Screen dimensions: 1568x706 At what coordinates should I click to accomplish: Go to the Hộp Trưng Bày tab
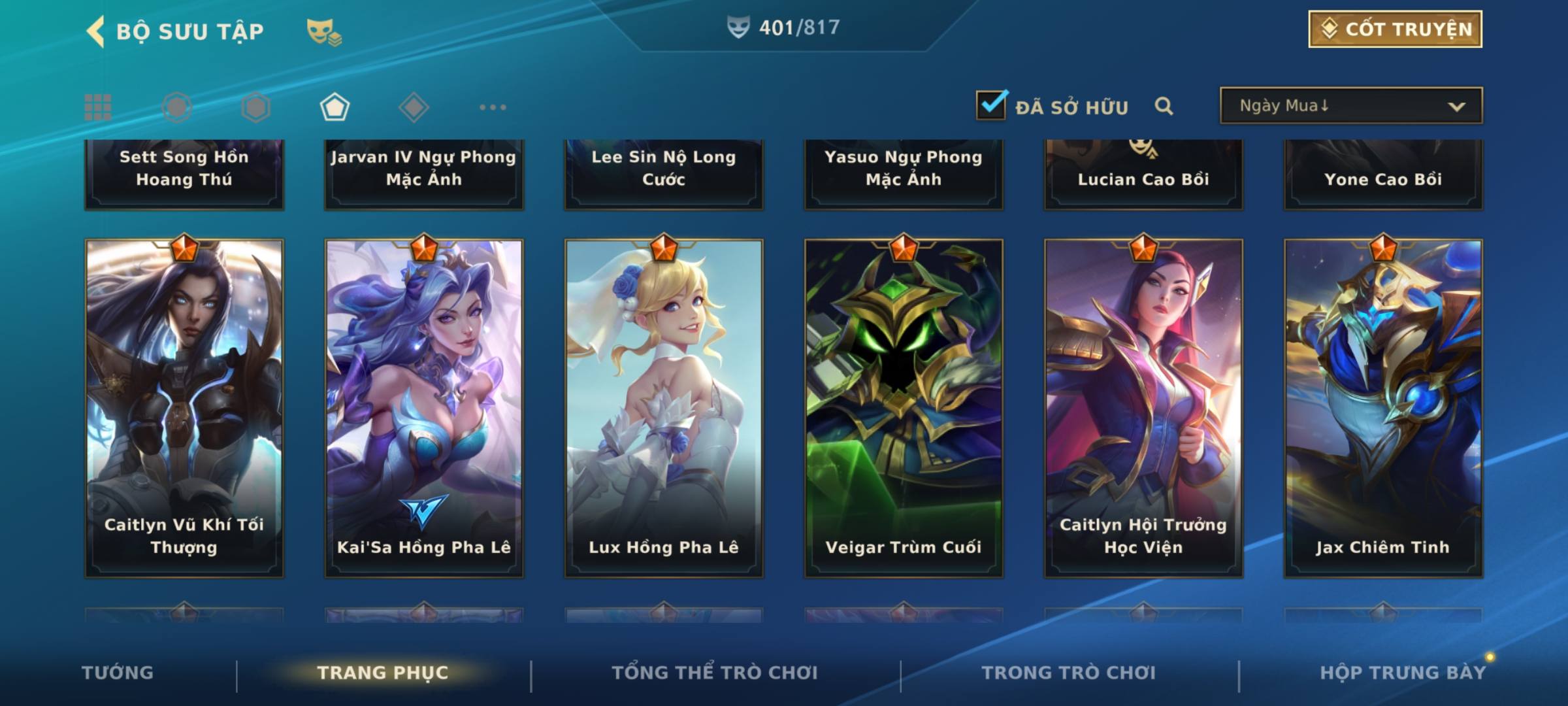point(1403,673)
